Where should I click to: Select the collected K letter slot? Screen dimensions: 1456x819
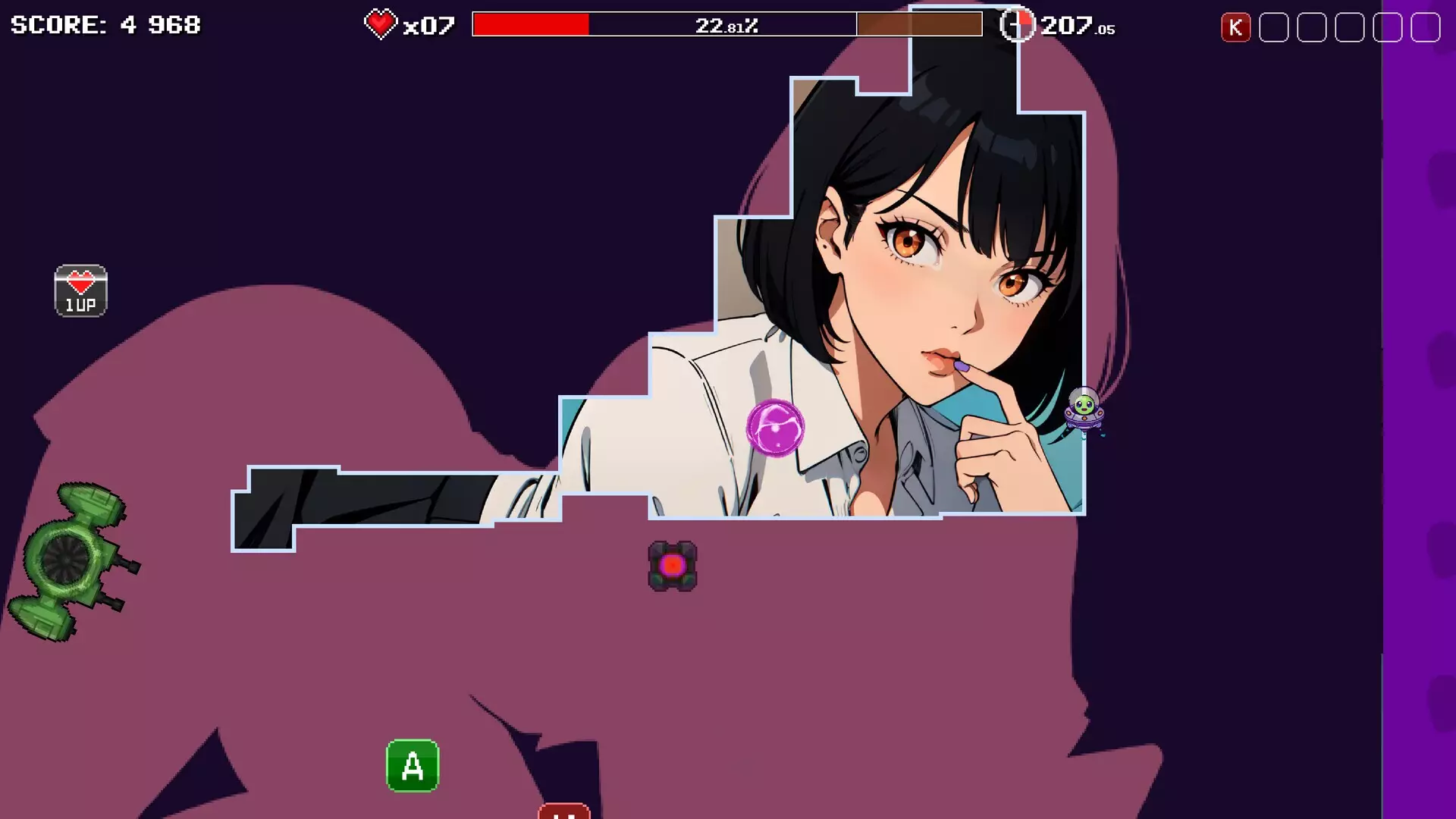[x=1235, y=28]
